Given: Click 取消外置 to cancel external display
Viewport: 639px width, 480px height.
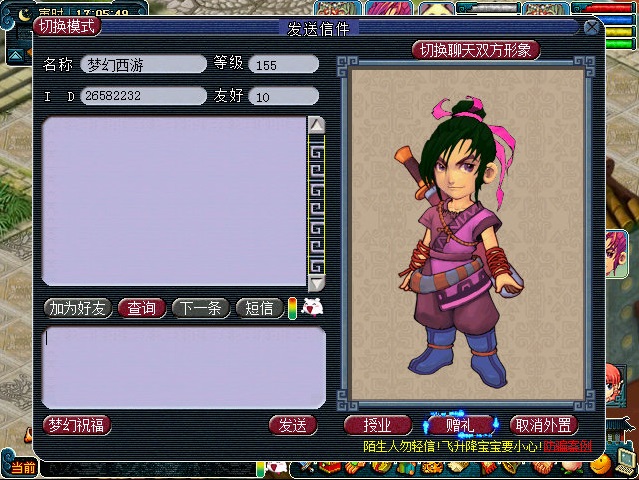Looking at the screenshot, I should tap(544, 425).
